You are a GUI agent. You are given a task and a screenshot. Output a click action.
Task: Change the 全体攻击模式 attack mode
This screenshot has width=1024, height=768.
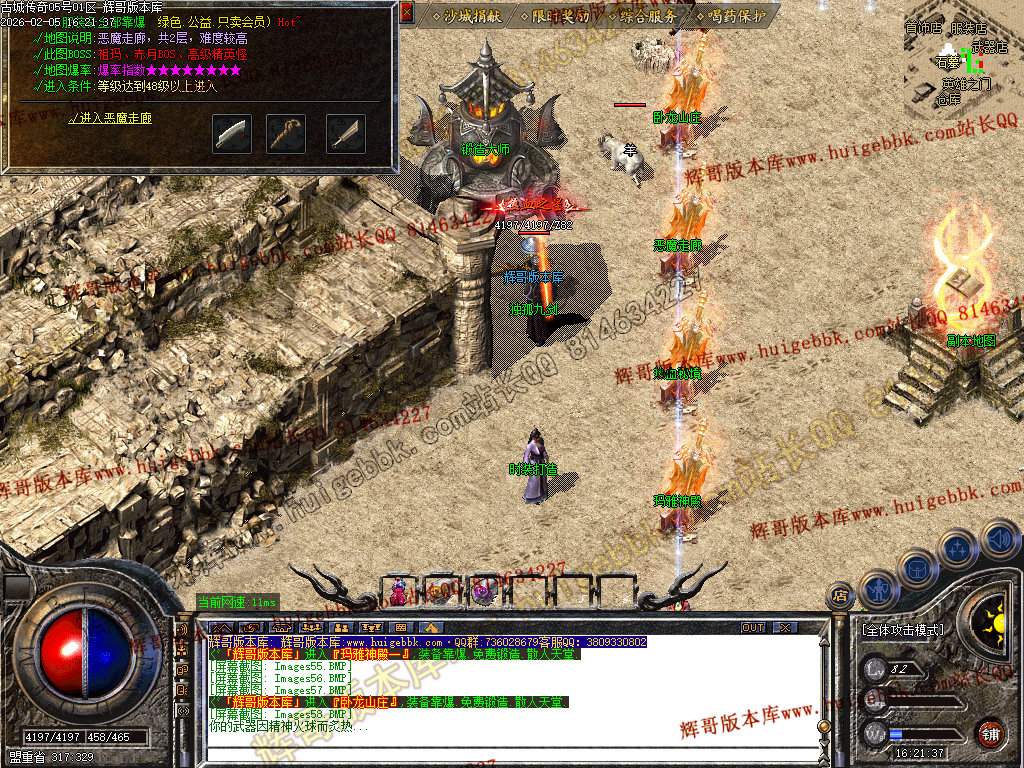pyautogui.click(x=901, y=630)
